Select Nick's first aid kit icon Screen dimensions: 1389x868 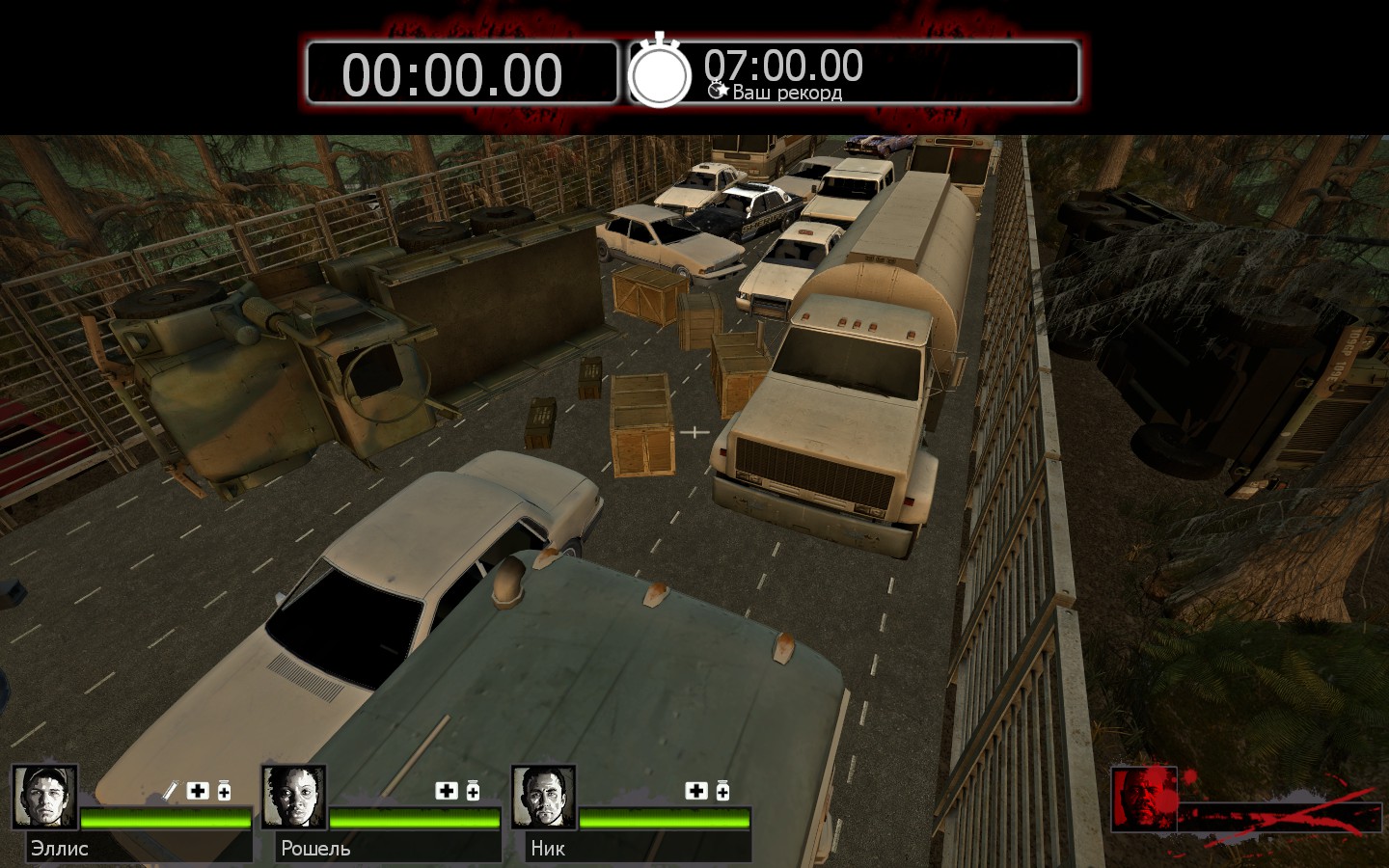pos(696,791)
